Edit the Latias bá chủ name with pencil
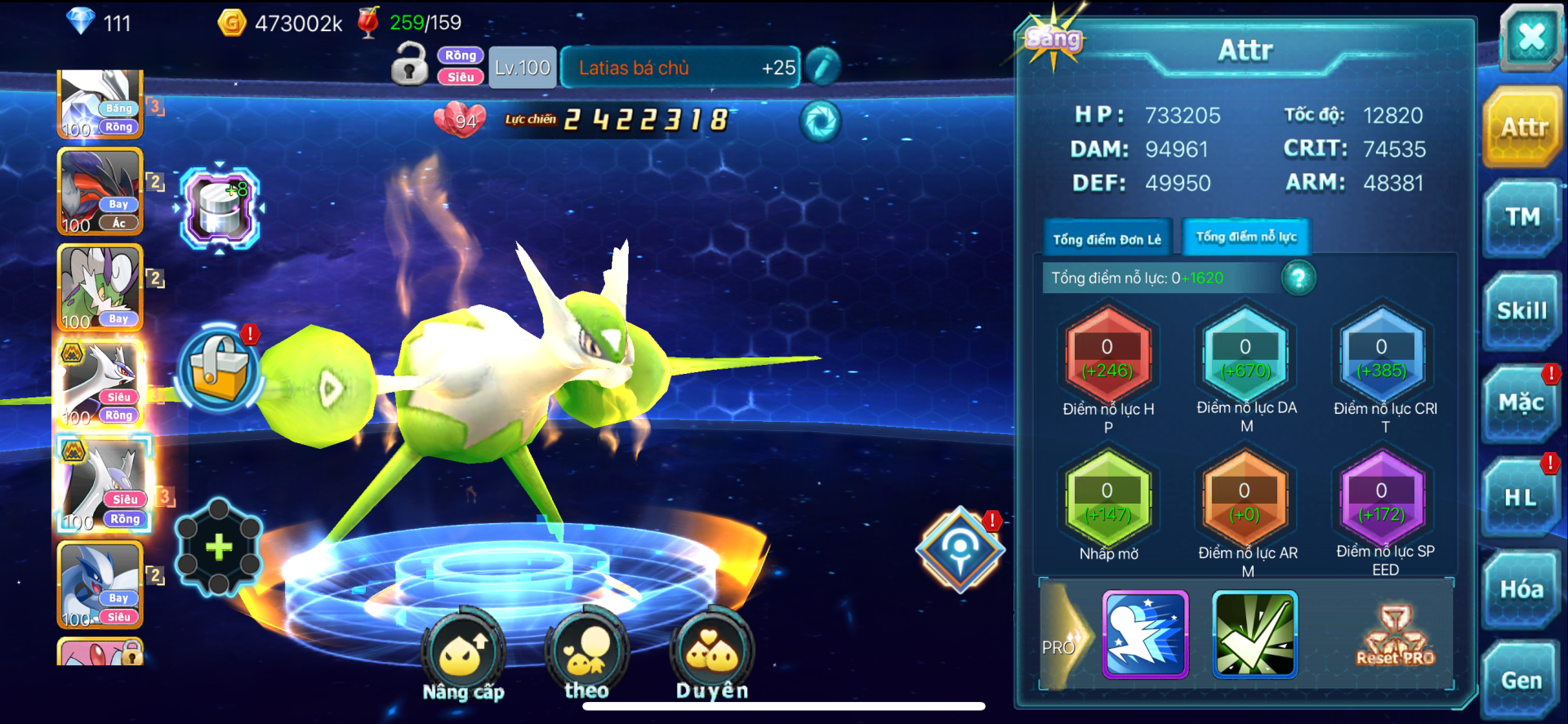 (x=823, y=67)
